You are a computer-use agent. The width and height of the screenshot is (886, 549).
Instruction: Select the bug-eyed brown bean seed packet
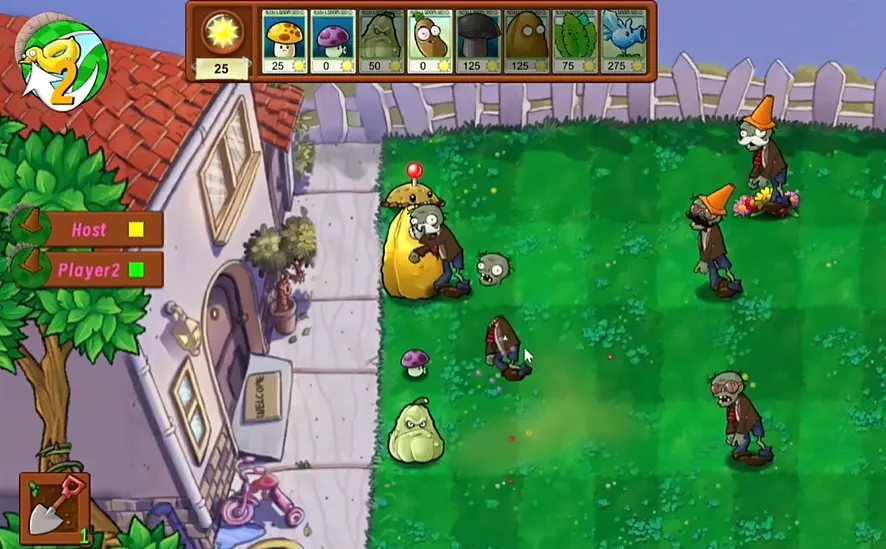click(430, 41)
